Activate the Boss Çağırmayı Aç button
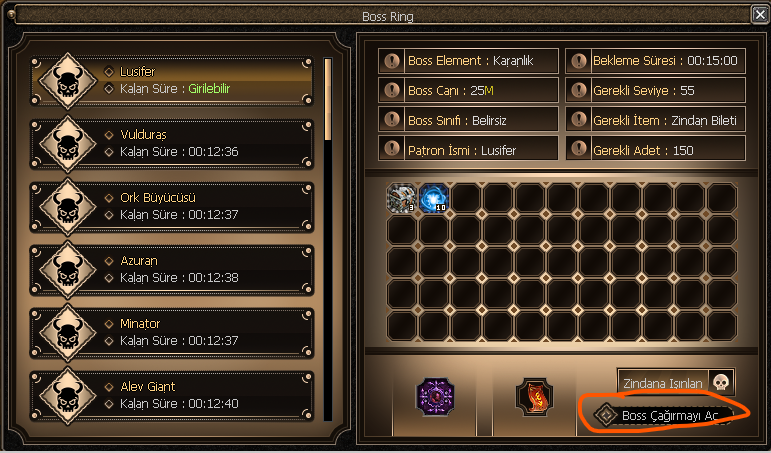 [660, 414]
